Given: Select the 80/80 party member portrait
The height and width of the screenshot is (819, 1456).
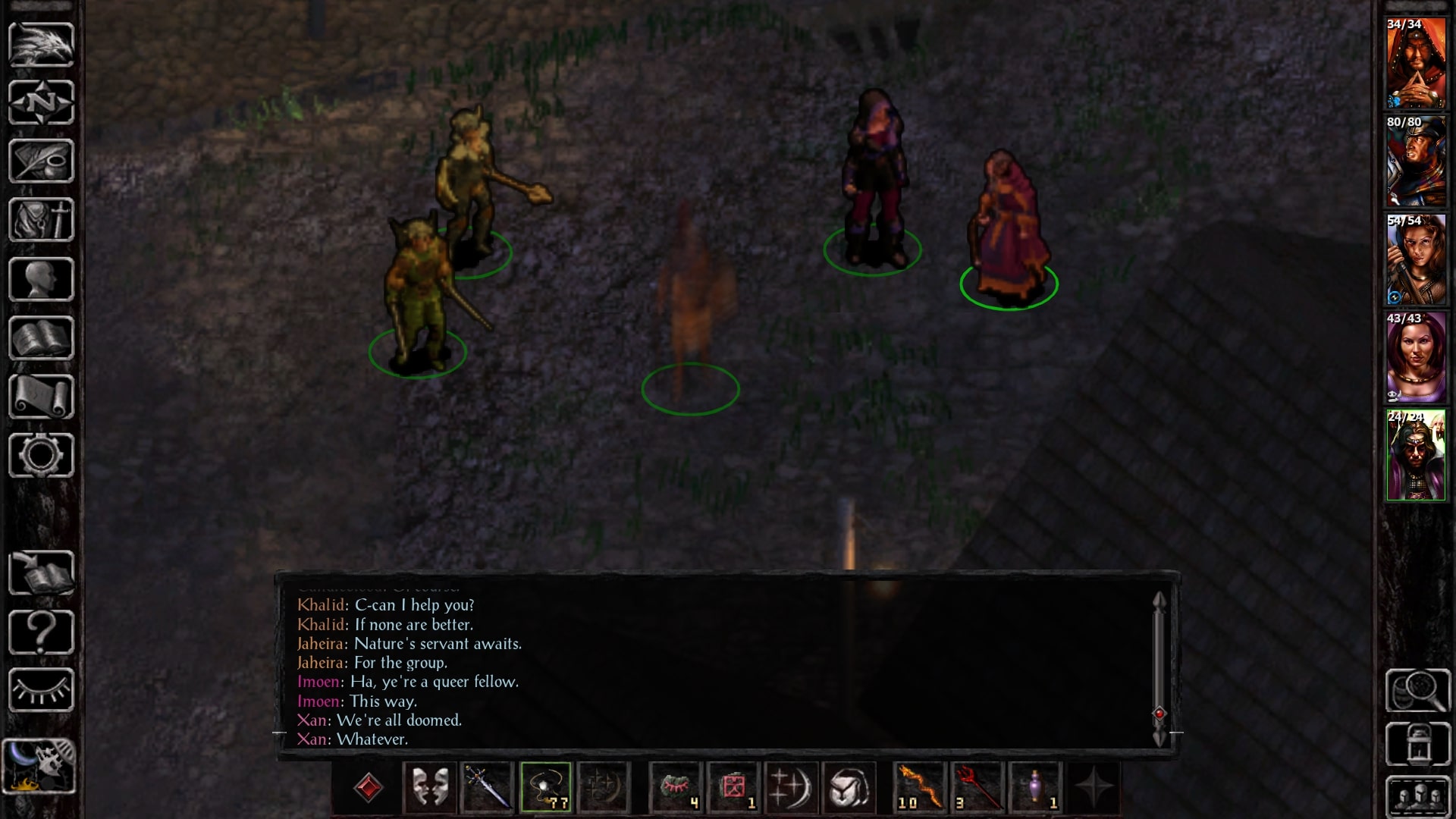Looking at the screenshot, I should coord(1415,162).
